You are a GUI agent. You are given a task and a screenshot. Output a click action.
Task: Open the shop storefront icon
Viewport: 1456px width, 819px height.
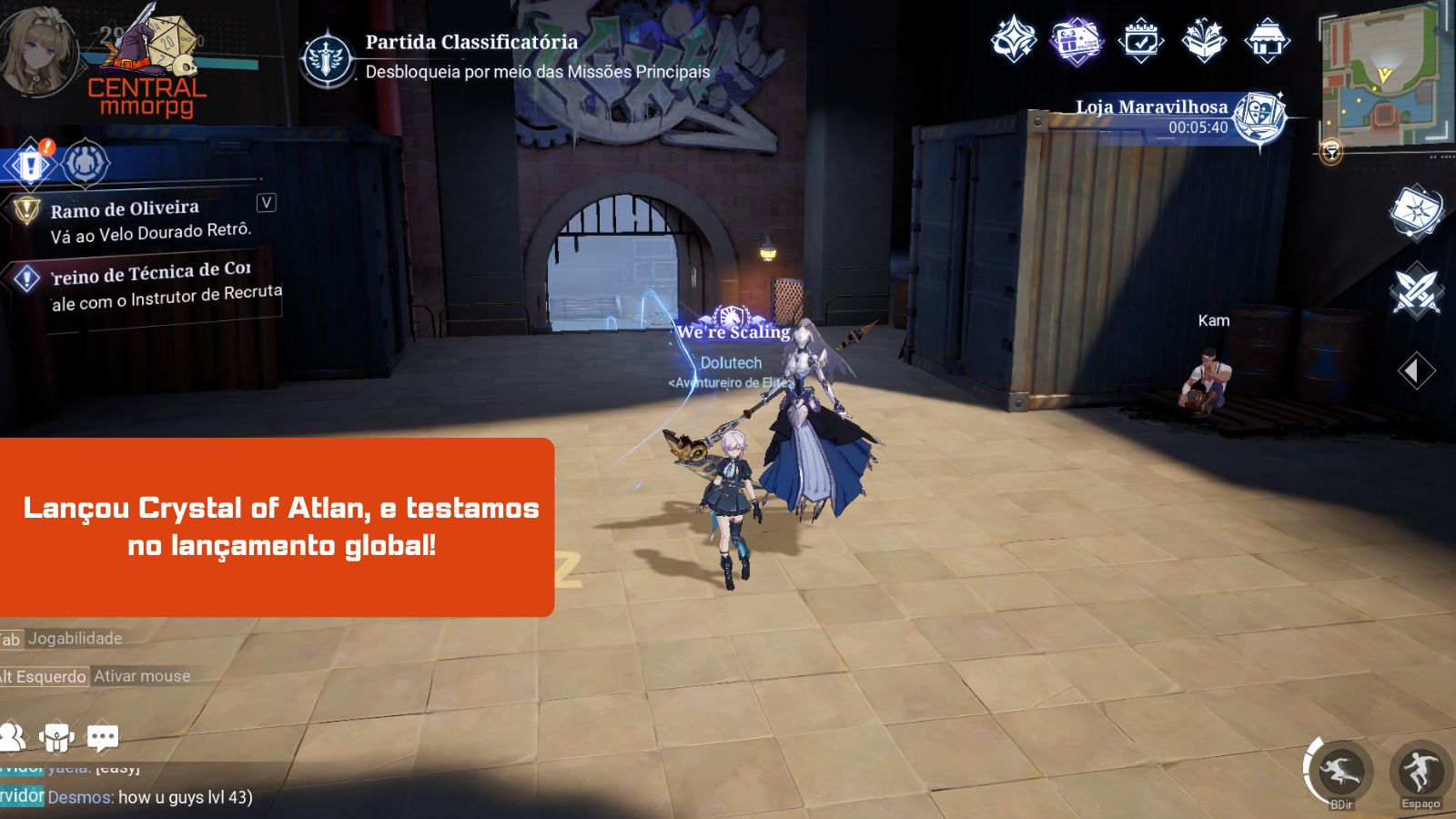(1267, 41)
